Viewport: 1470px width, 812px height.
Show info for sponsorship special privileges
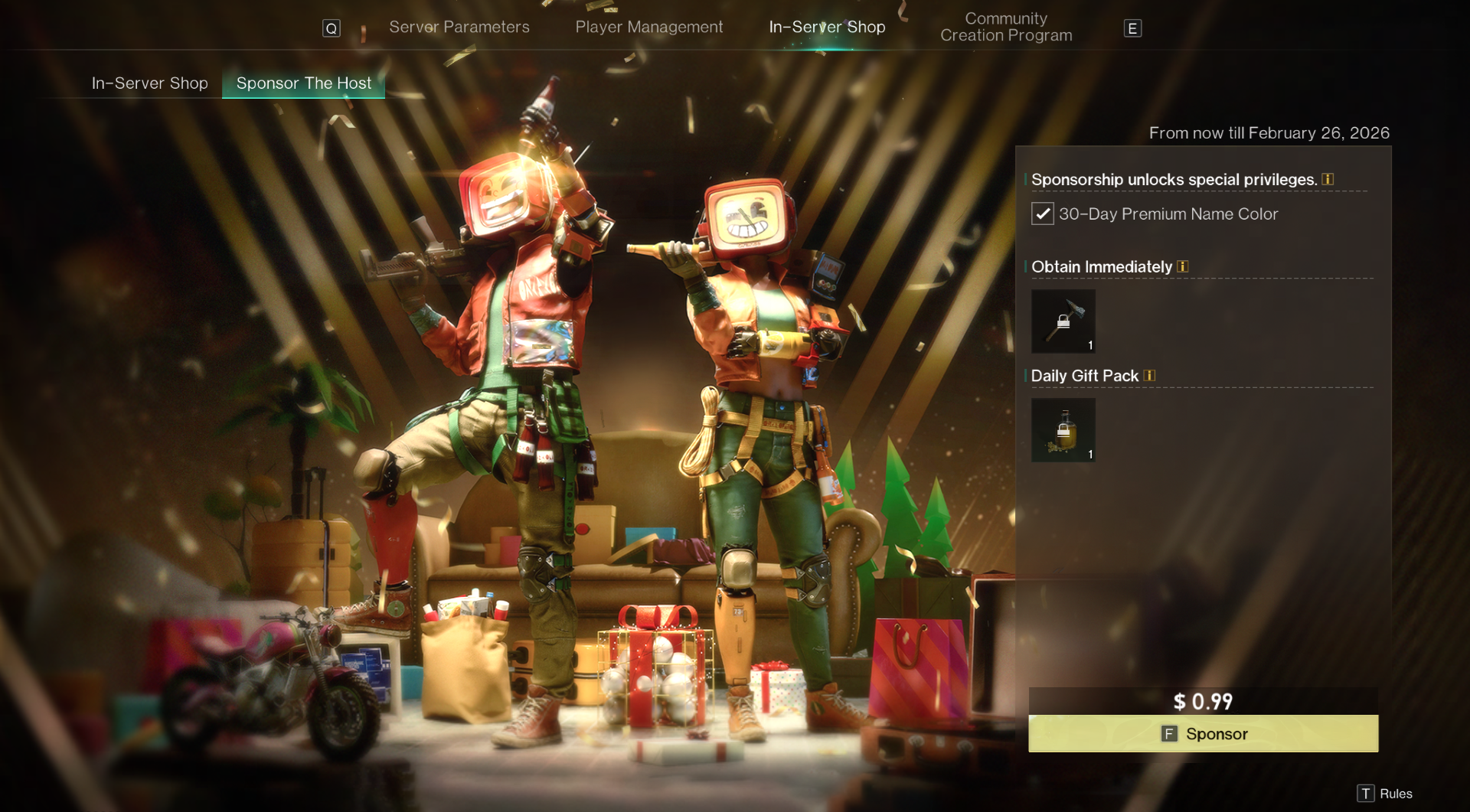click(1328, 180)
